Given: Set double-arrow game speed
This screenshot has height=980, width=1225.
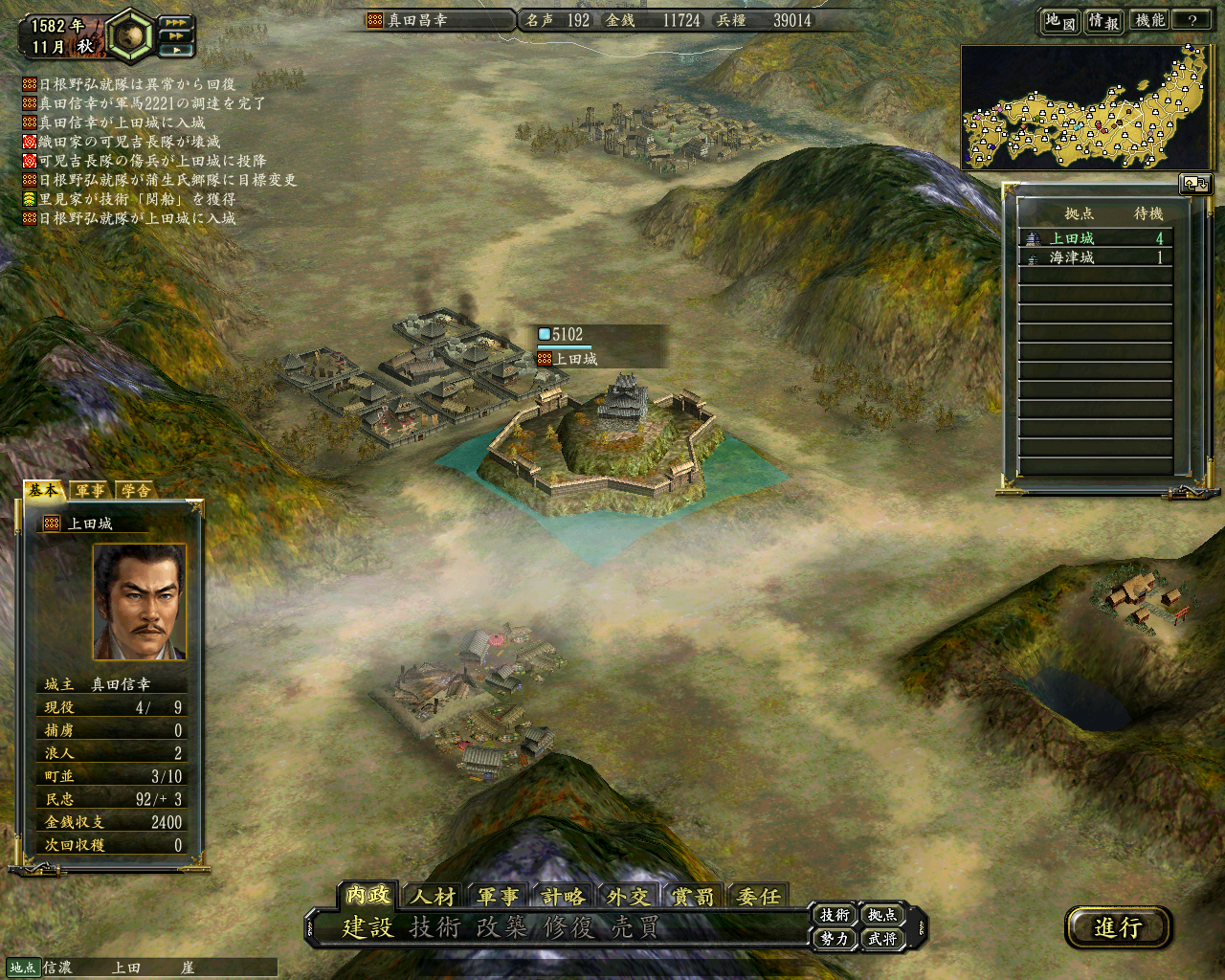Looking at the screenshot, I should click(x=175, y=36).
